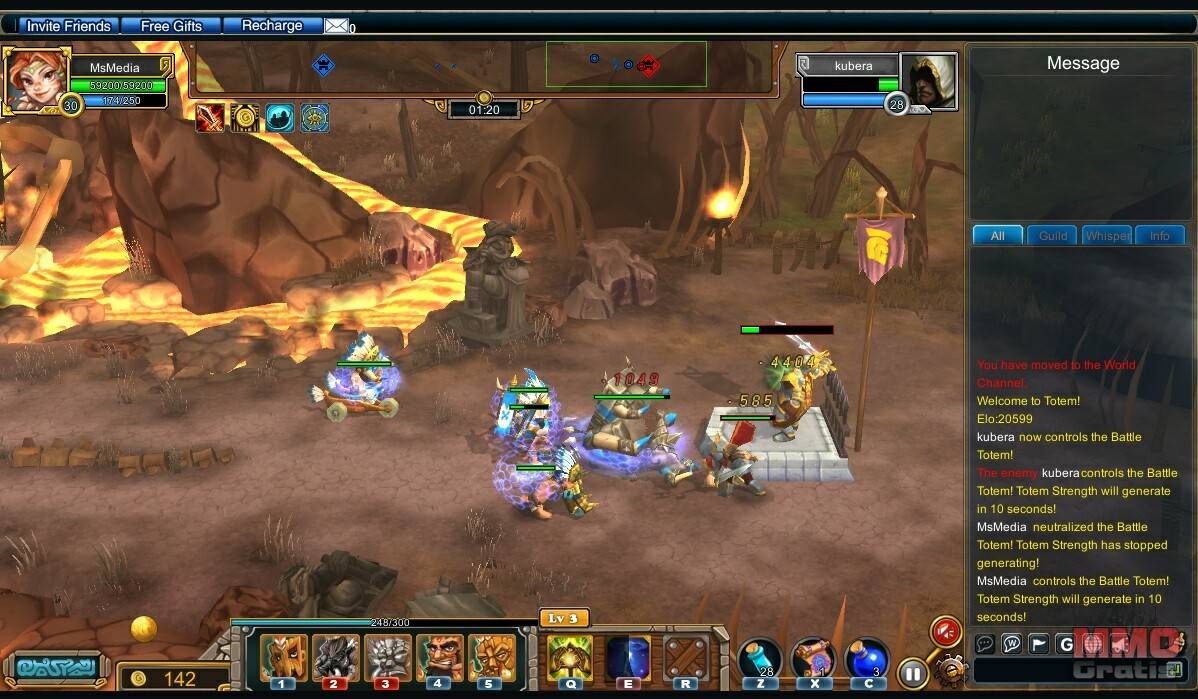Summon the dark beast unit in slot 2

[335, 657]
